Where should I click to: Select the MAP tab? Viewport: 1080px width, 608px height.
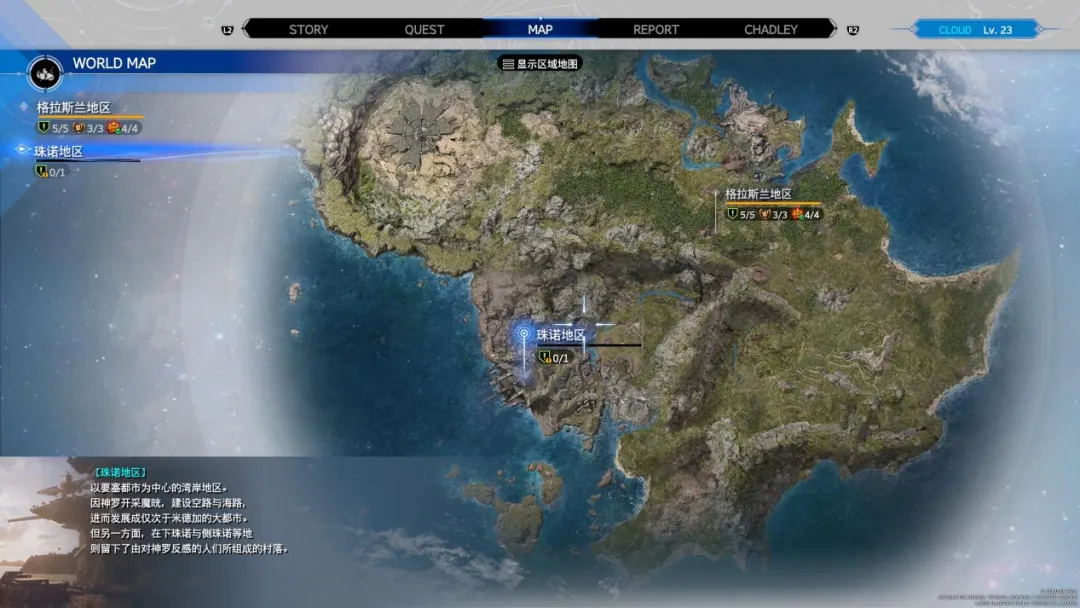pos(540,29)
